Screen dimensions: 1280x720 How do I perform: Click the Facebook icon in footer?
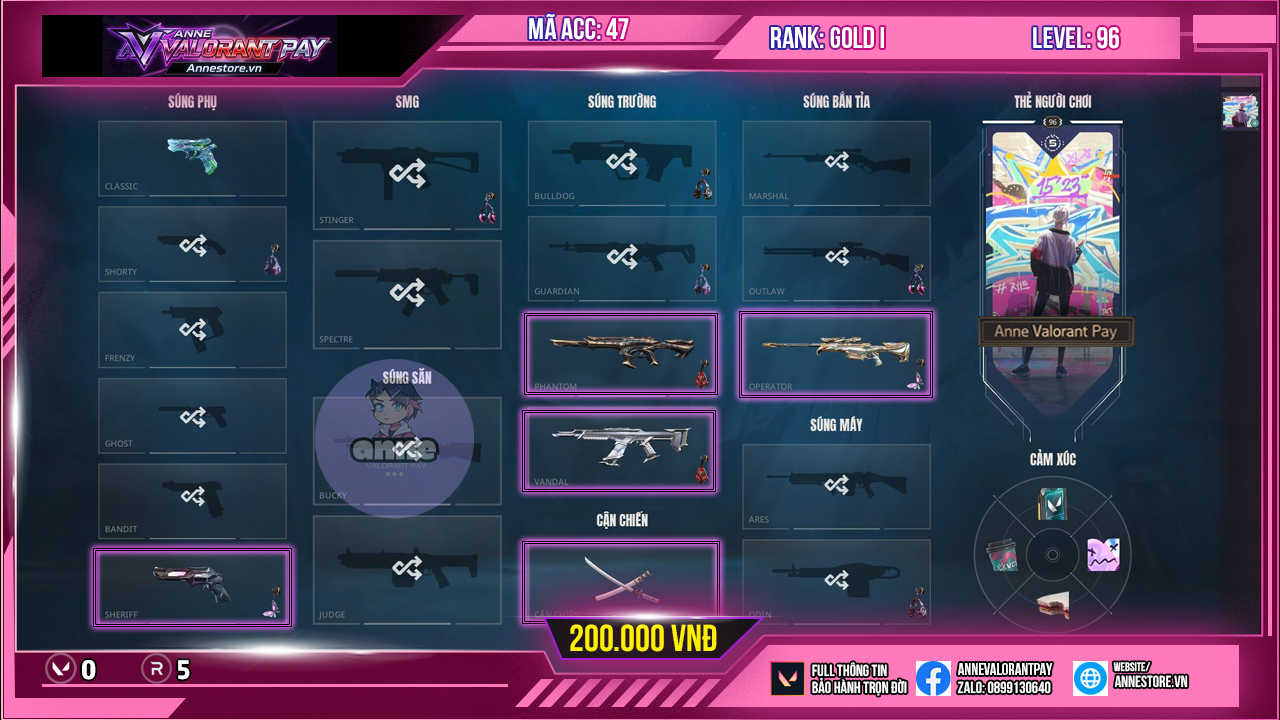pyautogui.click(x=933, y=678)
